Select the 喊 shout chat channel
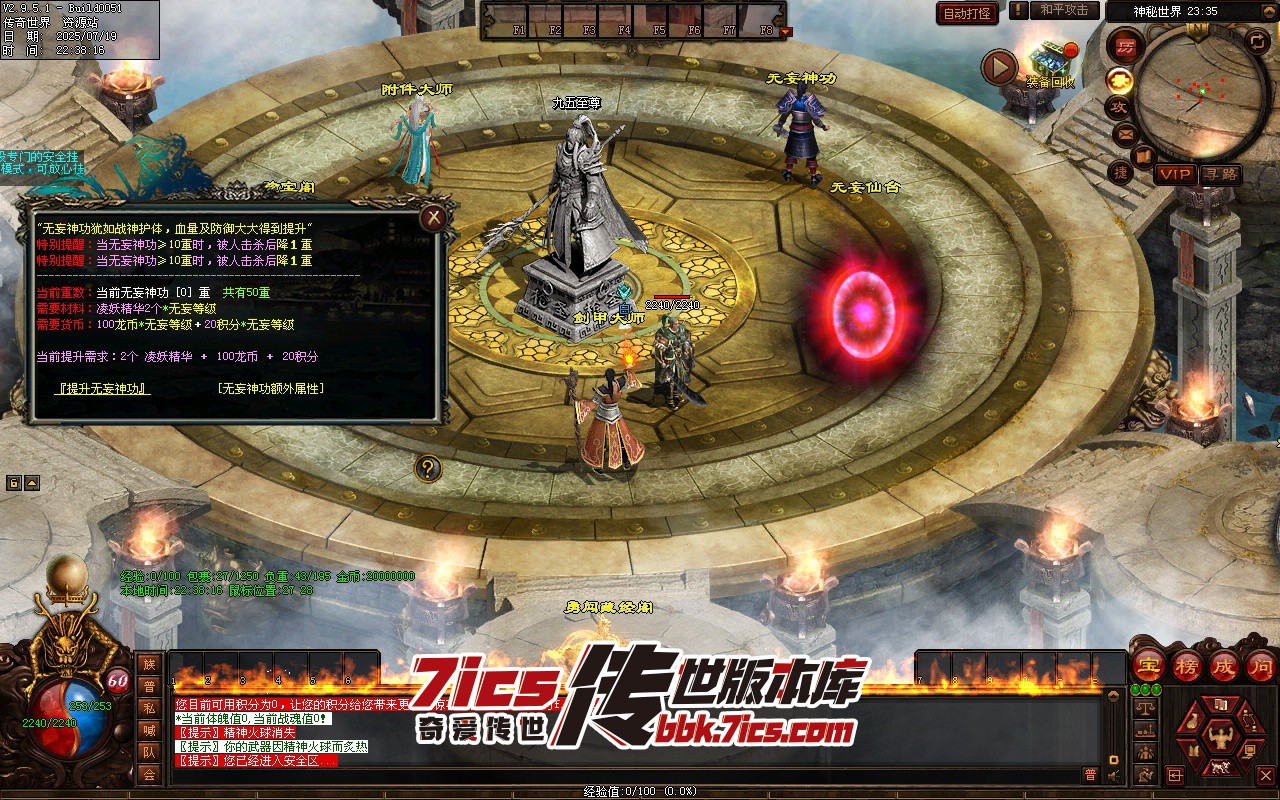Viewport: 1280px width, 800px height. (149, 730)
